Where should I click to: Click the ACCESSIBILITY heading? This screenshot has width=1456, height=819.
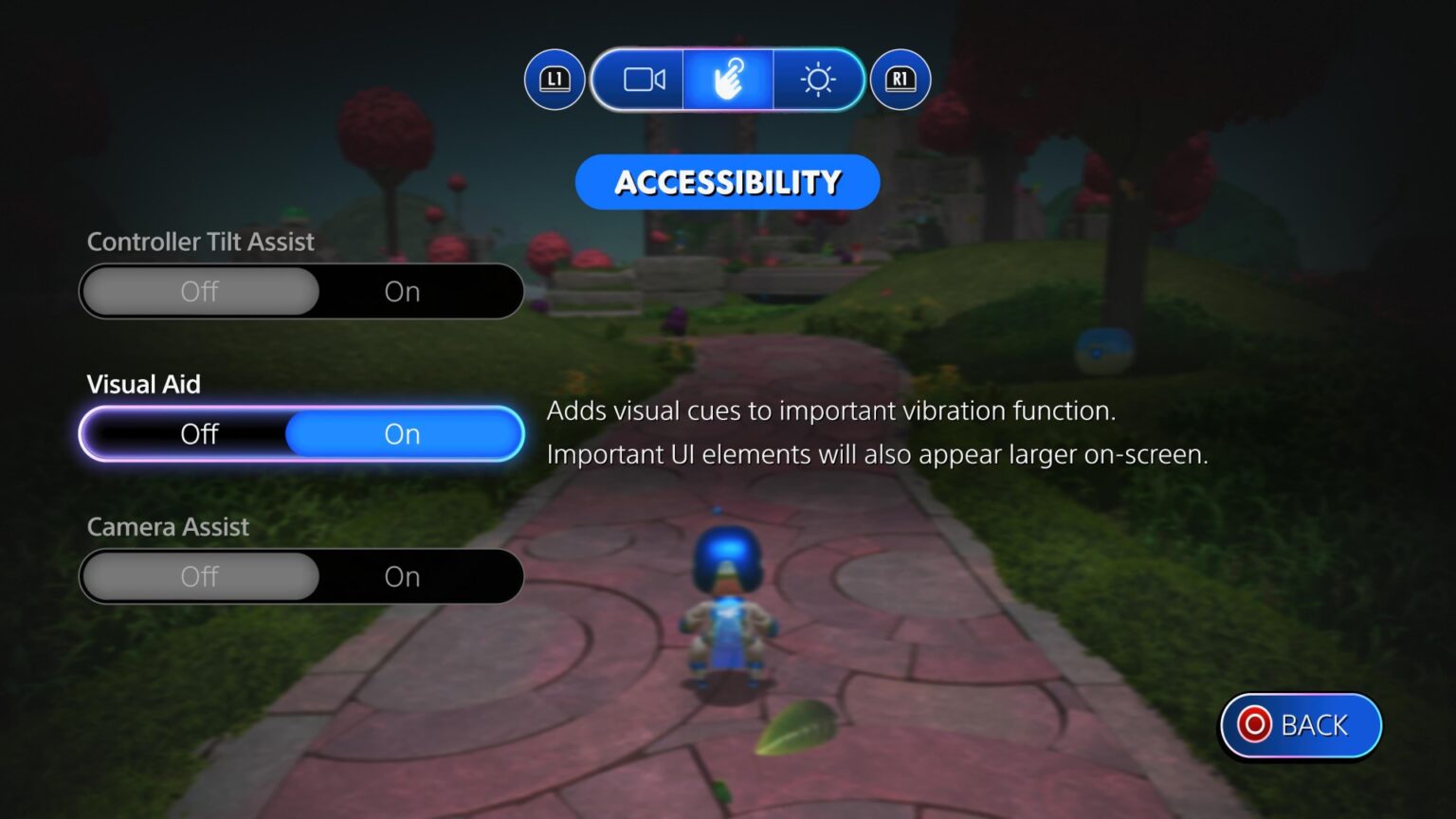[x=727, y=181]
